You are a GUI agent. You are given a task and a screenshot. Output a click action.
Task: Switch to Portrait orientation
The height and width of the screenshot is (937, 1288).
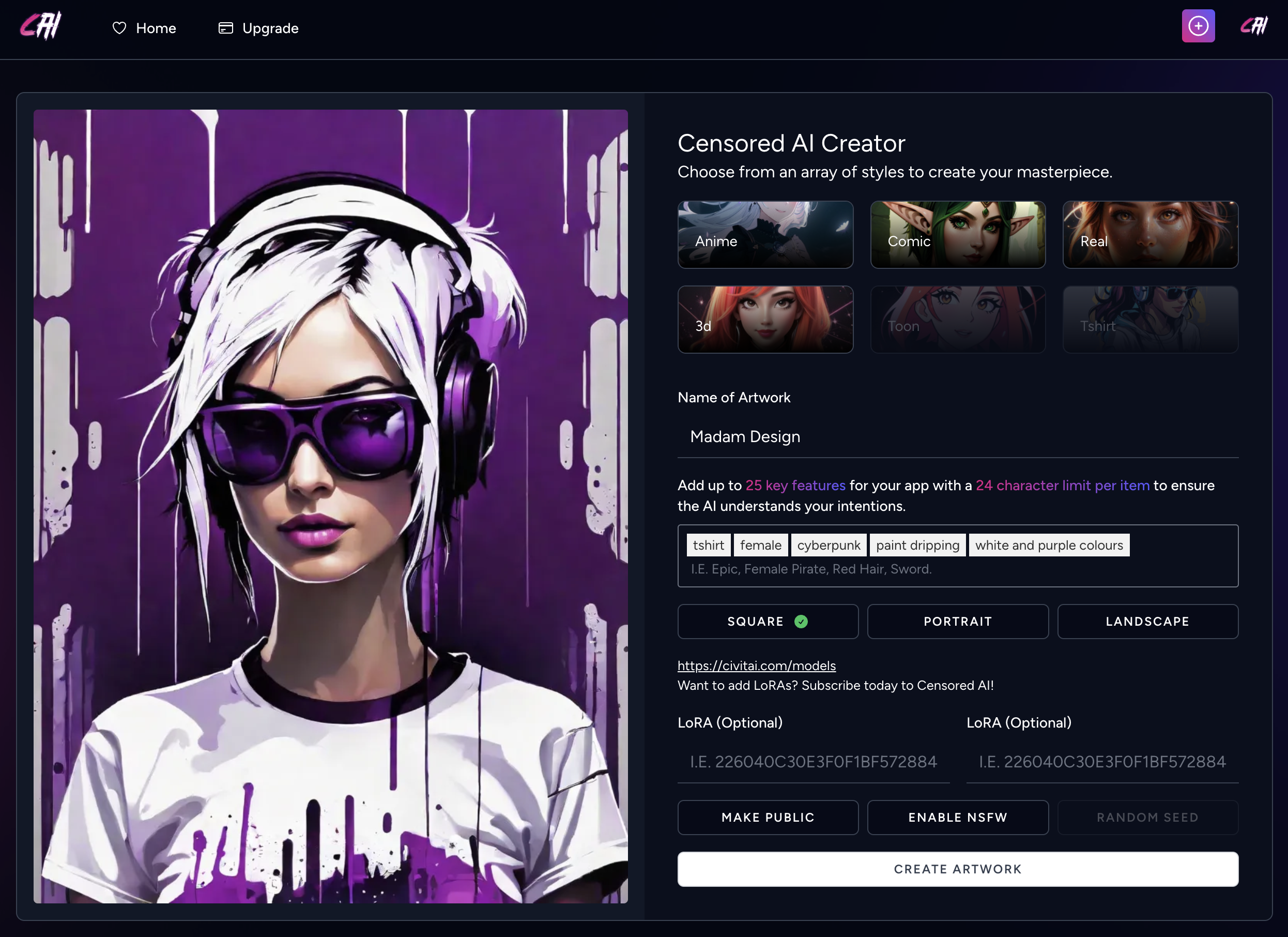click(958, 622)
